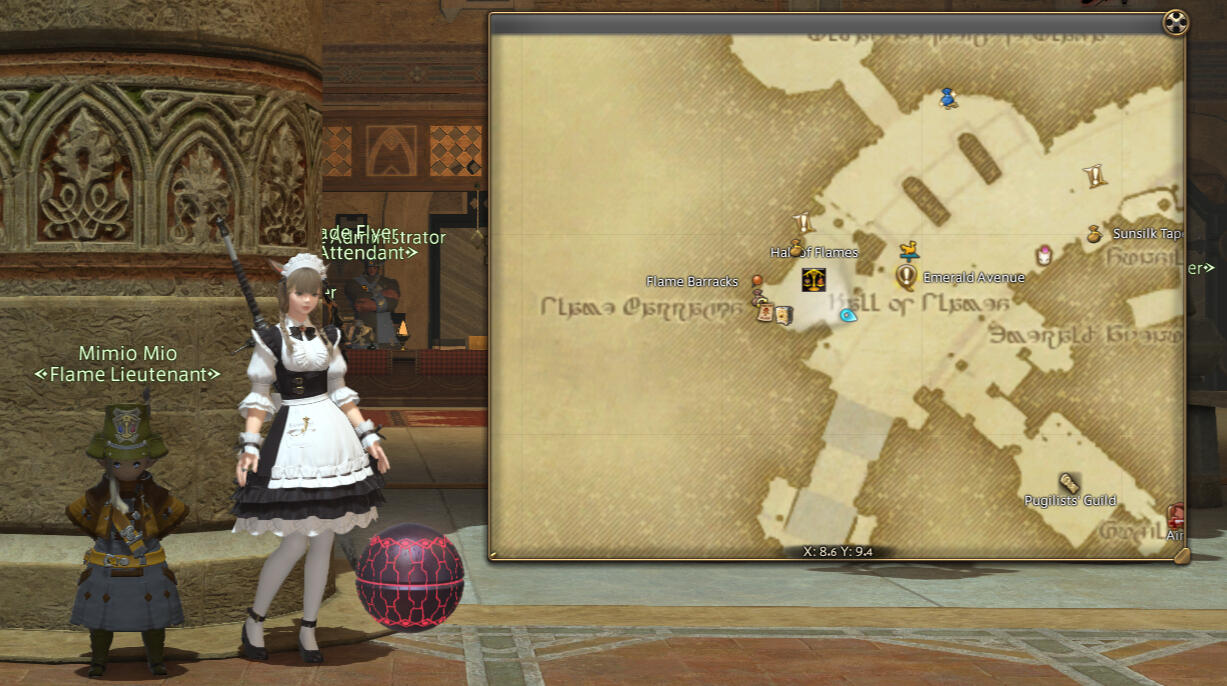Select the Pugilists' Guild map marker
This screenshot has width=1227, height=686.
[1069, 483]
